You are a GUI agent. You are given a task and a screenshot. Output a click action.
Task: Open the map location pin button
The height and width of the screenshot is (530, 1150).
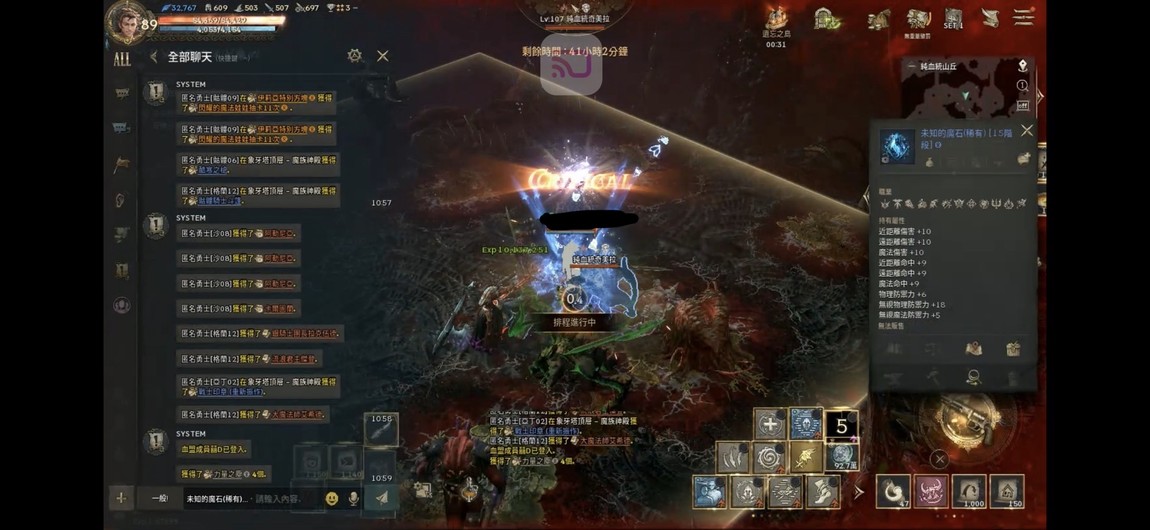tap(1022, 66)
